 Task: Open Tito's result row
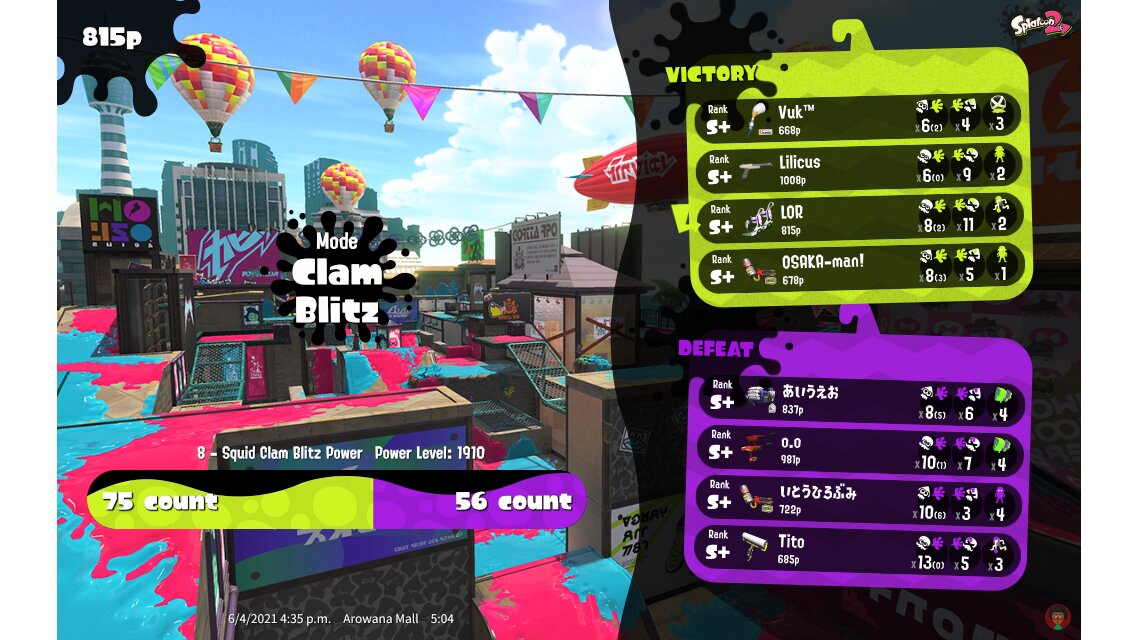pos(859,550)
